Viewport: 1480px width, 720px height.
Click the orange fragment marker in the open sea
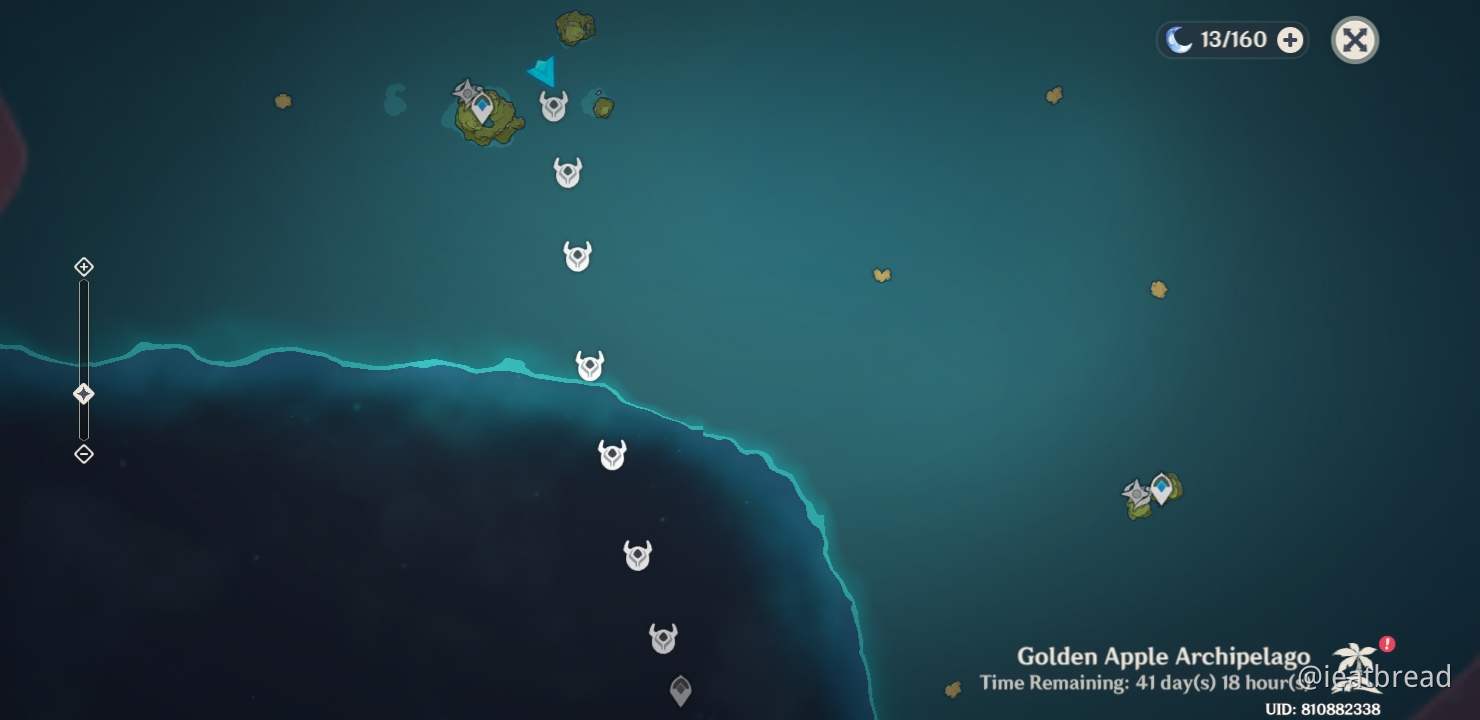[x=882, y=273]
